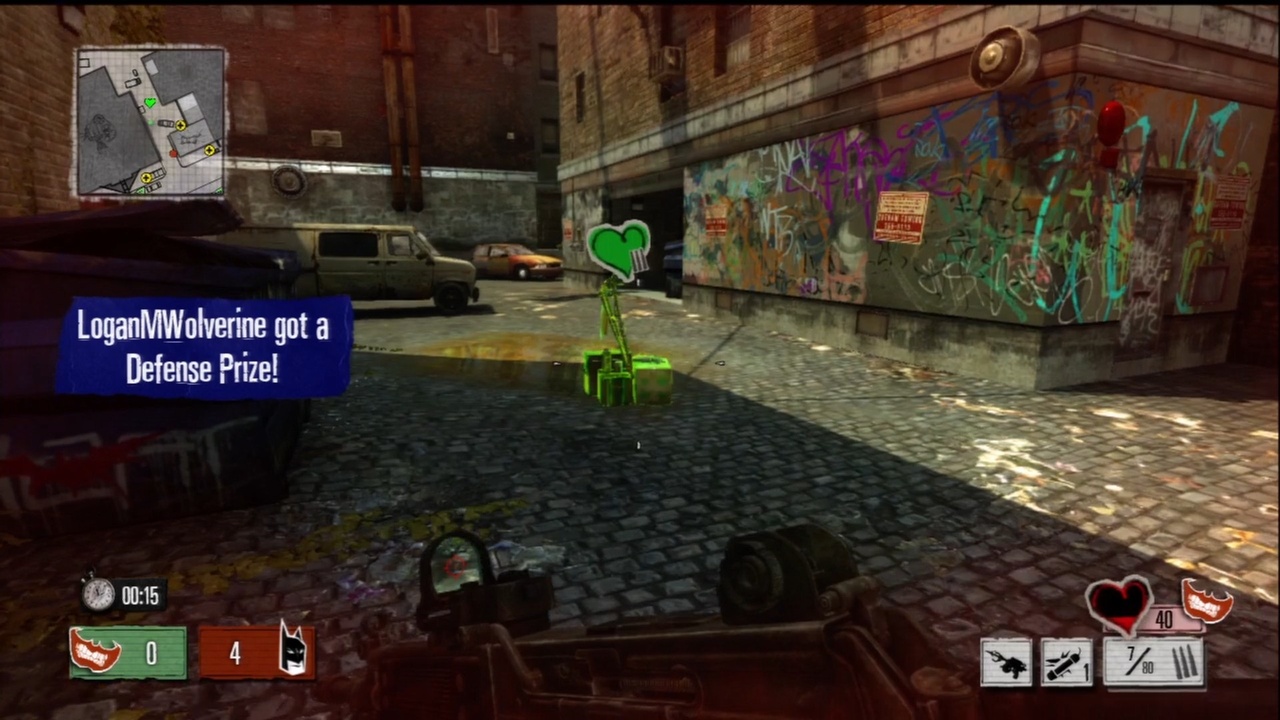Click the Joker mouth icon above ammo panel
Screen dimensions: 1280x720
pyautogui.click(x=1207, y=600)
